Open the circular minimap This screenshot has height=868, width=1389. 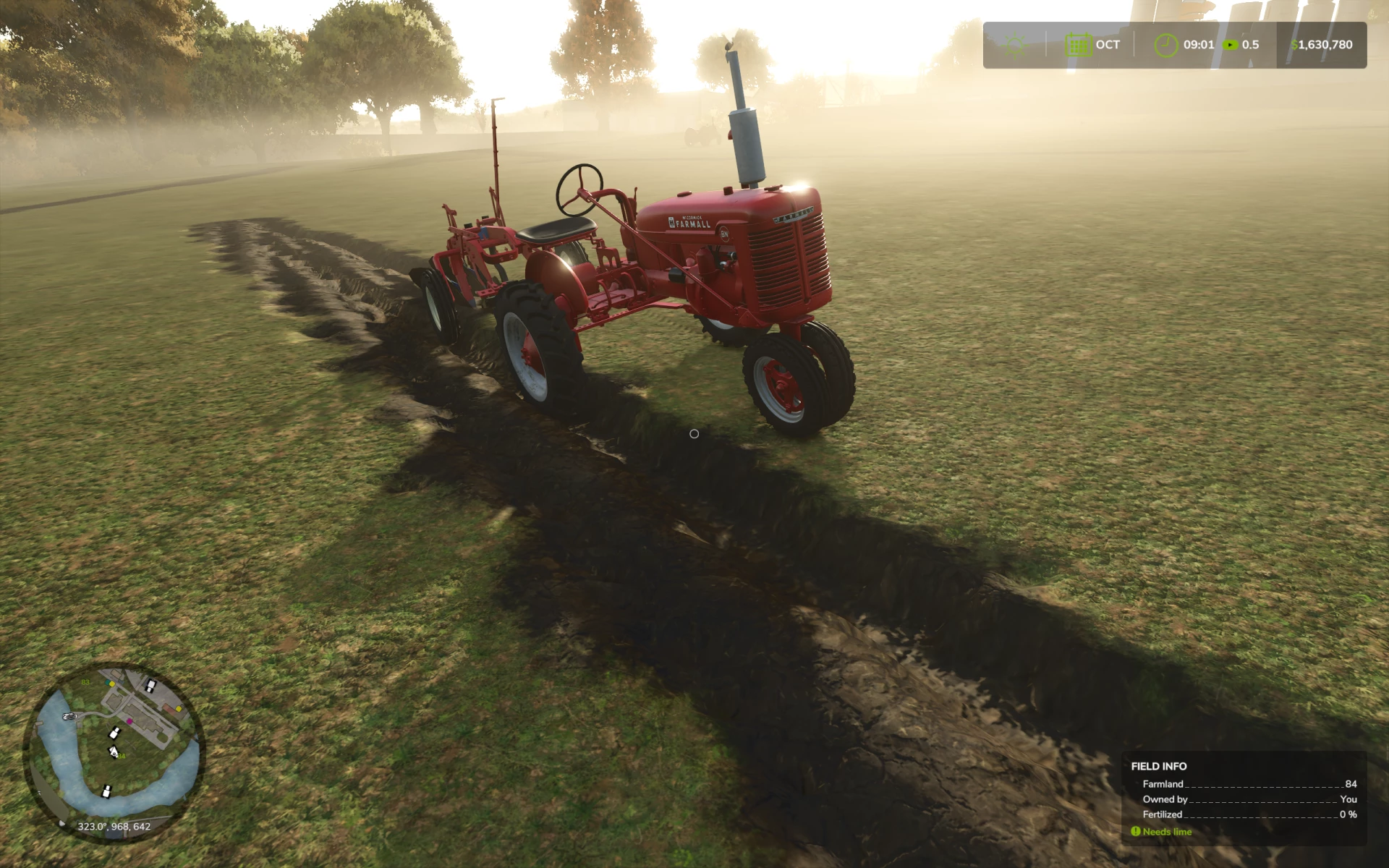pos(114,752)
